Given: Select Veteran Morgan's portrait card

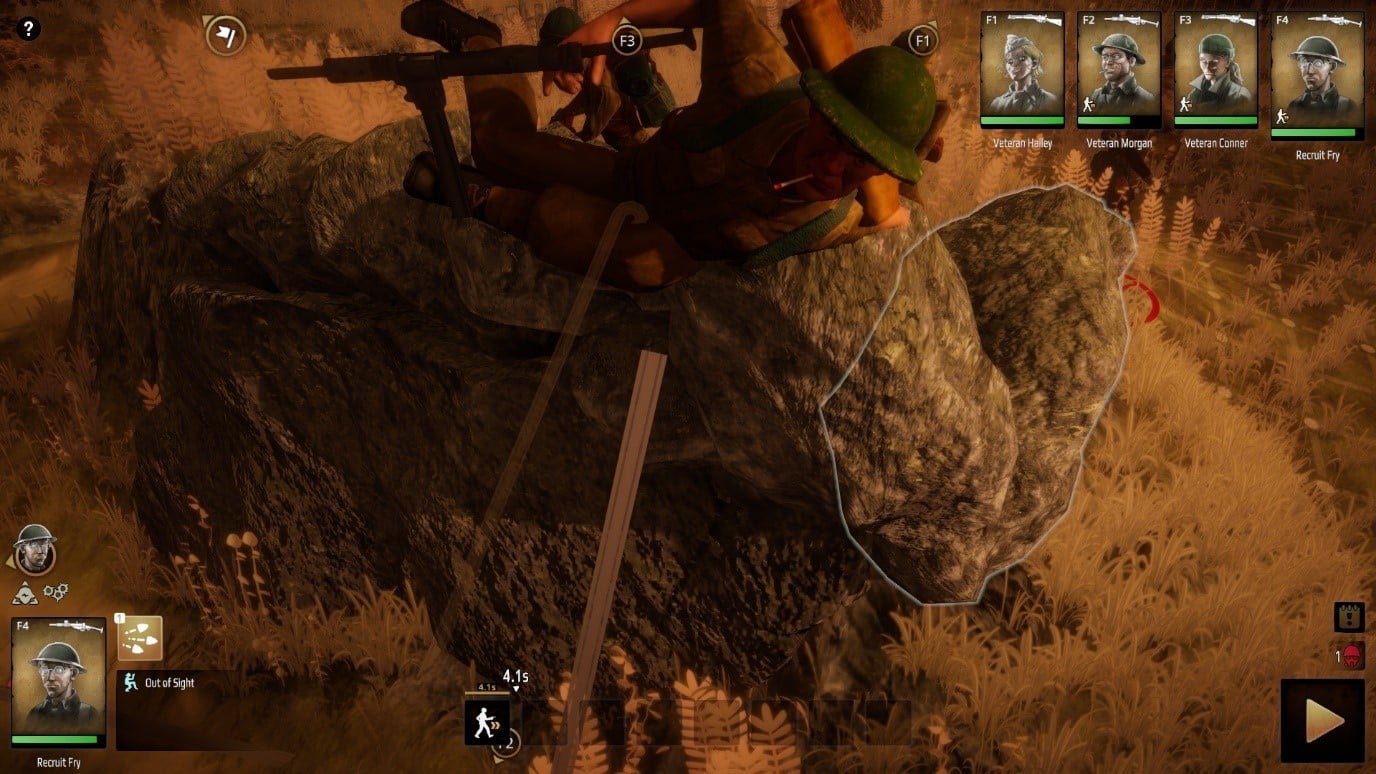Looking at the screenshot, I should pyautogui.click(x=1119, y=70).
